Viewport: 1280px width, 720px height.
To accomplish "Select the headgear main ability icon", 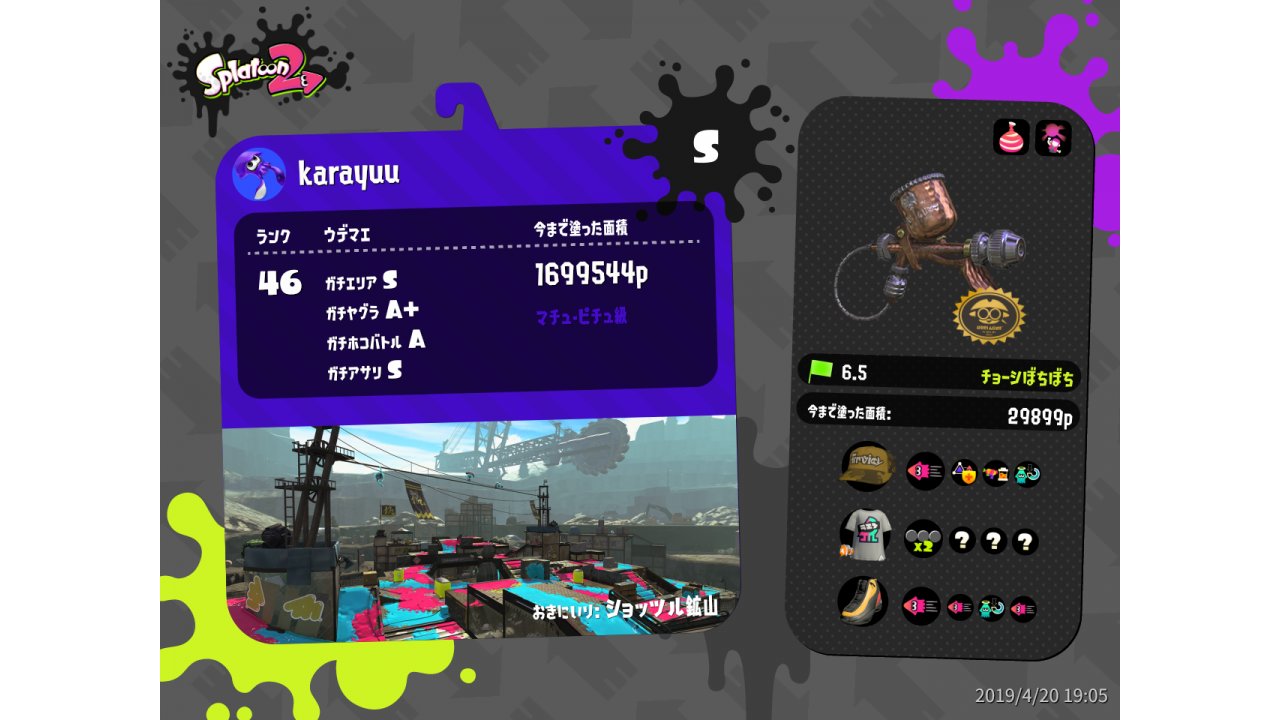I will (925, 471).
